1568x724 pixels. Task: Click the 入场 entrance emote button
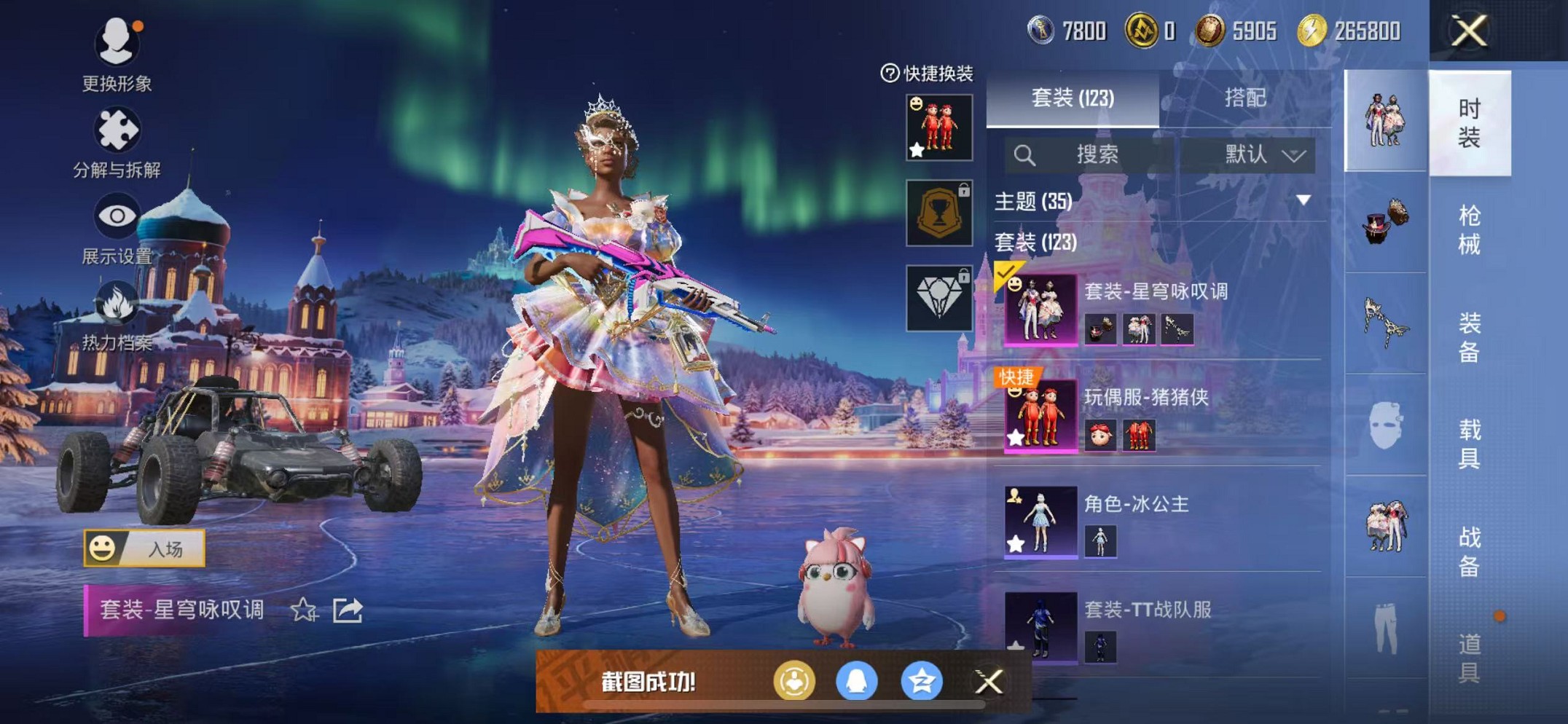(144, 548)
